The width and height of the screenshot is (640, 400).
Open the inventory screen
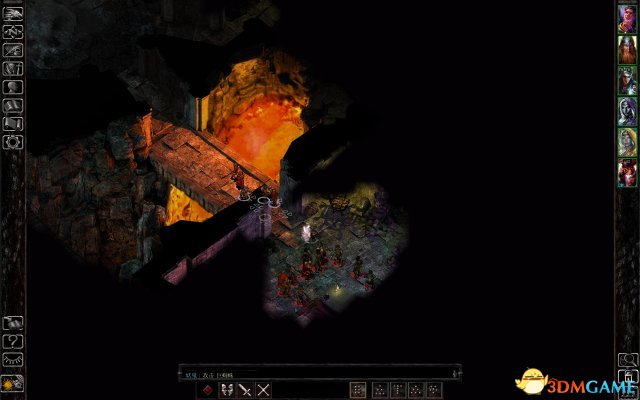coord(13,68)
